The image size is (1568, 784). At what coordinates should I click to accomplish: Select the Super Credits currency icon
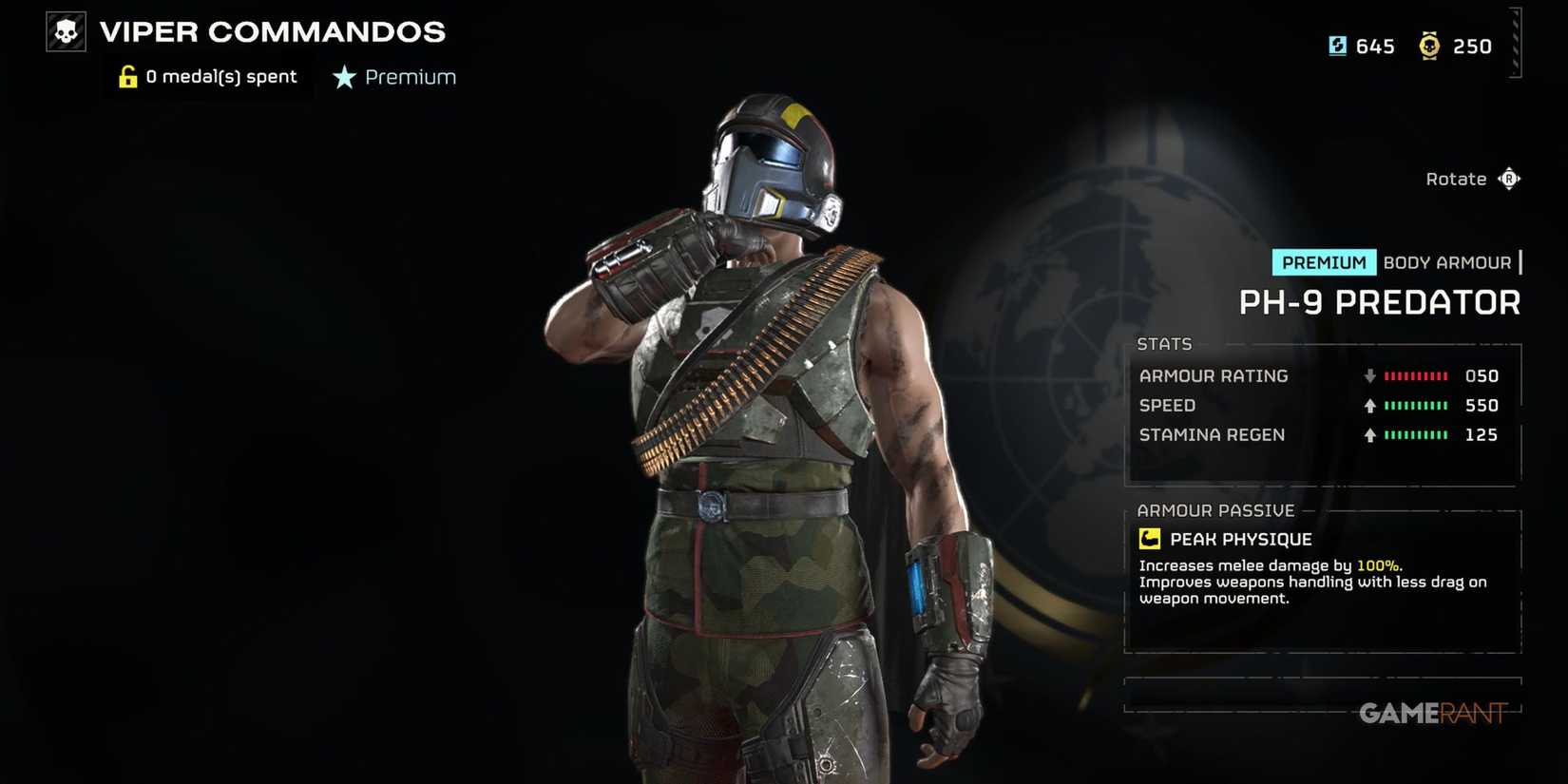click(x=1336, y=46)
